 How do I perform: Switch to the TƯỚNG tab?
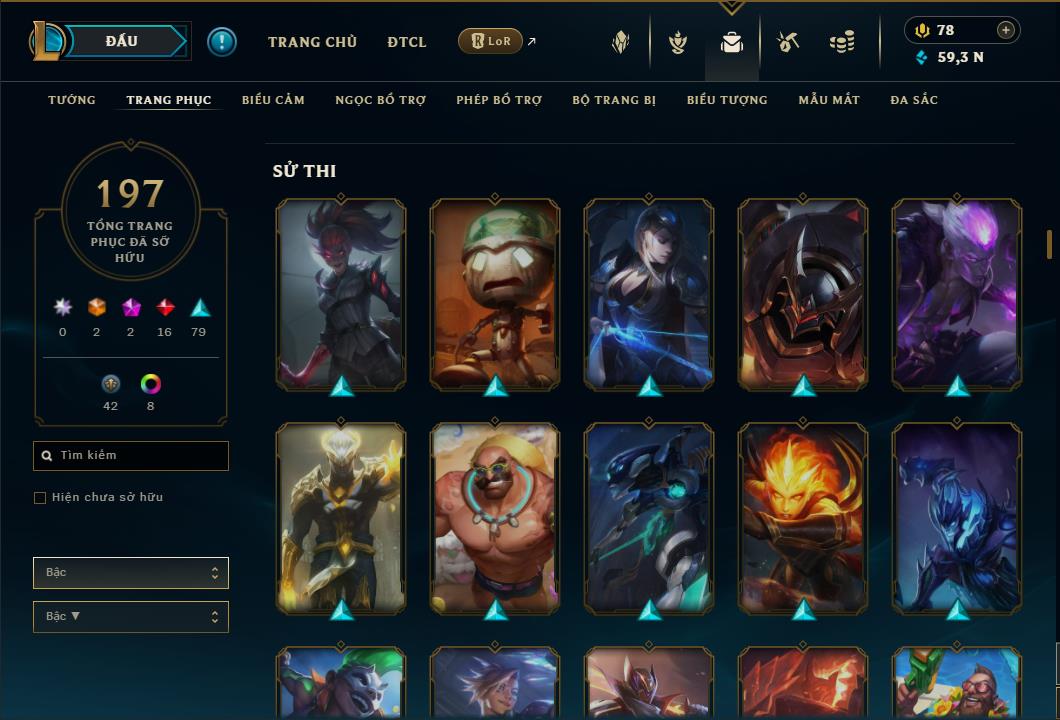(x=72, y=100)
